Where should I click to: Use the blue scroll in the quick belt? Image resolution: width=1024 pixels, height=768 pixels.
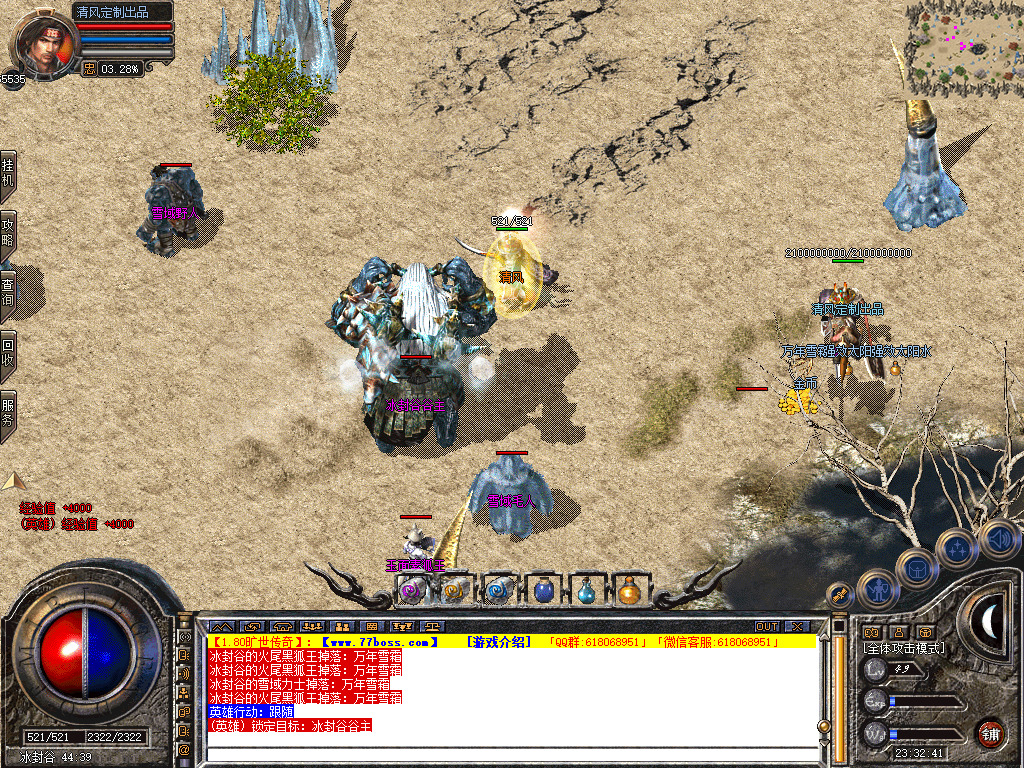[x=499, y=591]
